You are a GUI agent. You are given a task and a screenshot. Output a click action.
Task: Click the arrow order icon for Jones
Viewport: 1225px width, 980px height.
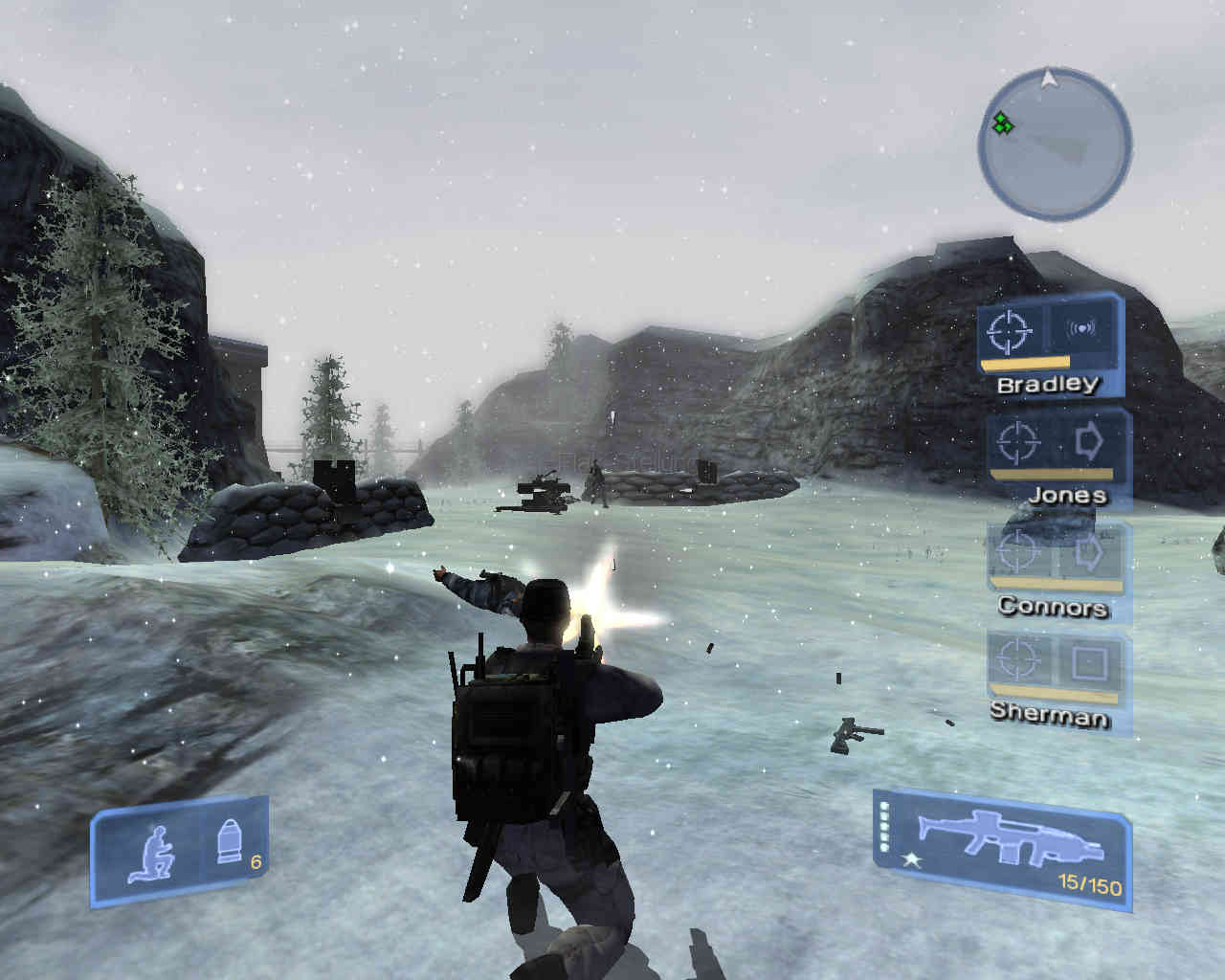coord(1088,441)
